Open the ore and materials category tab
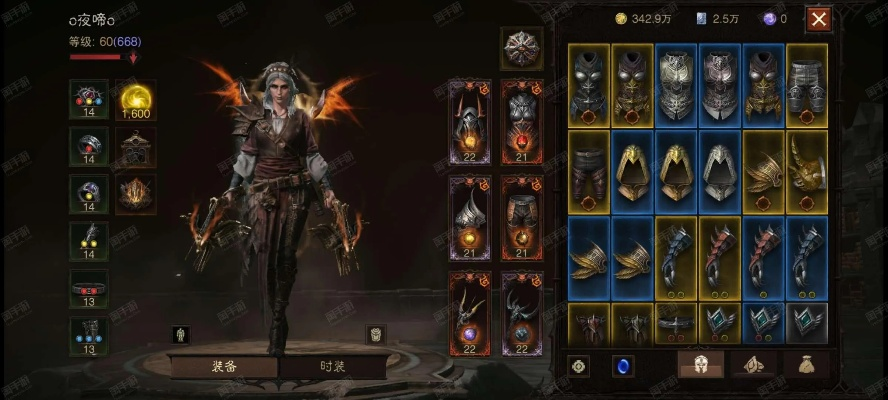 click(x=753, y=366)
